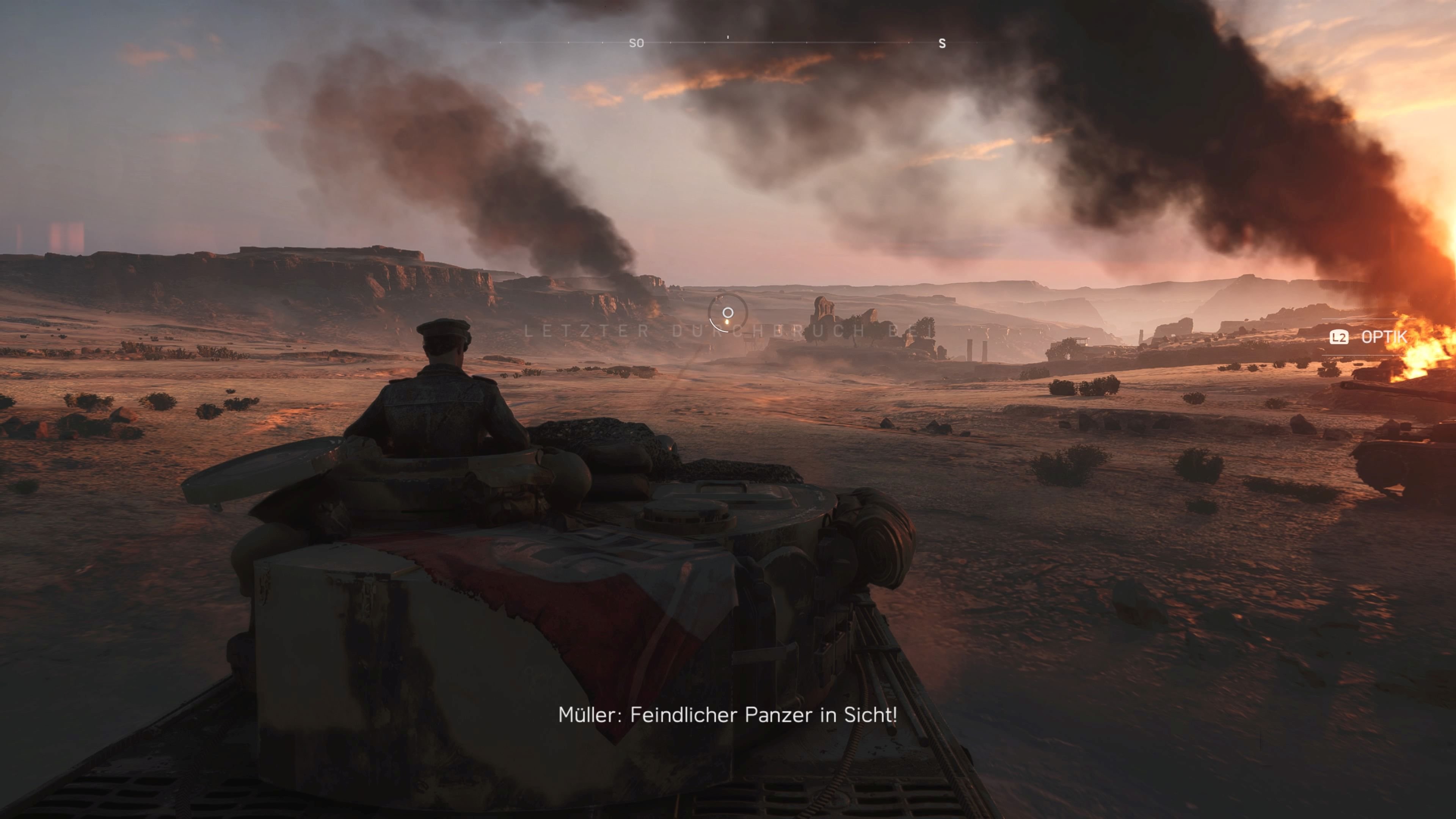1456x819 pixels.
Task: Click the SO marker on the compass
Action: tap(637, 43)
